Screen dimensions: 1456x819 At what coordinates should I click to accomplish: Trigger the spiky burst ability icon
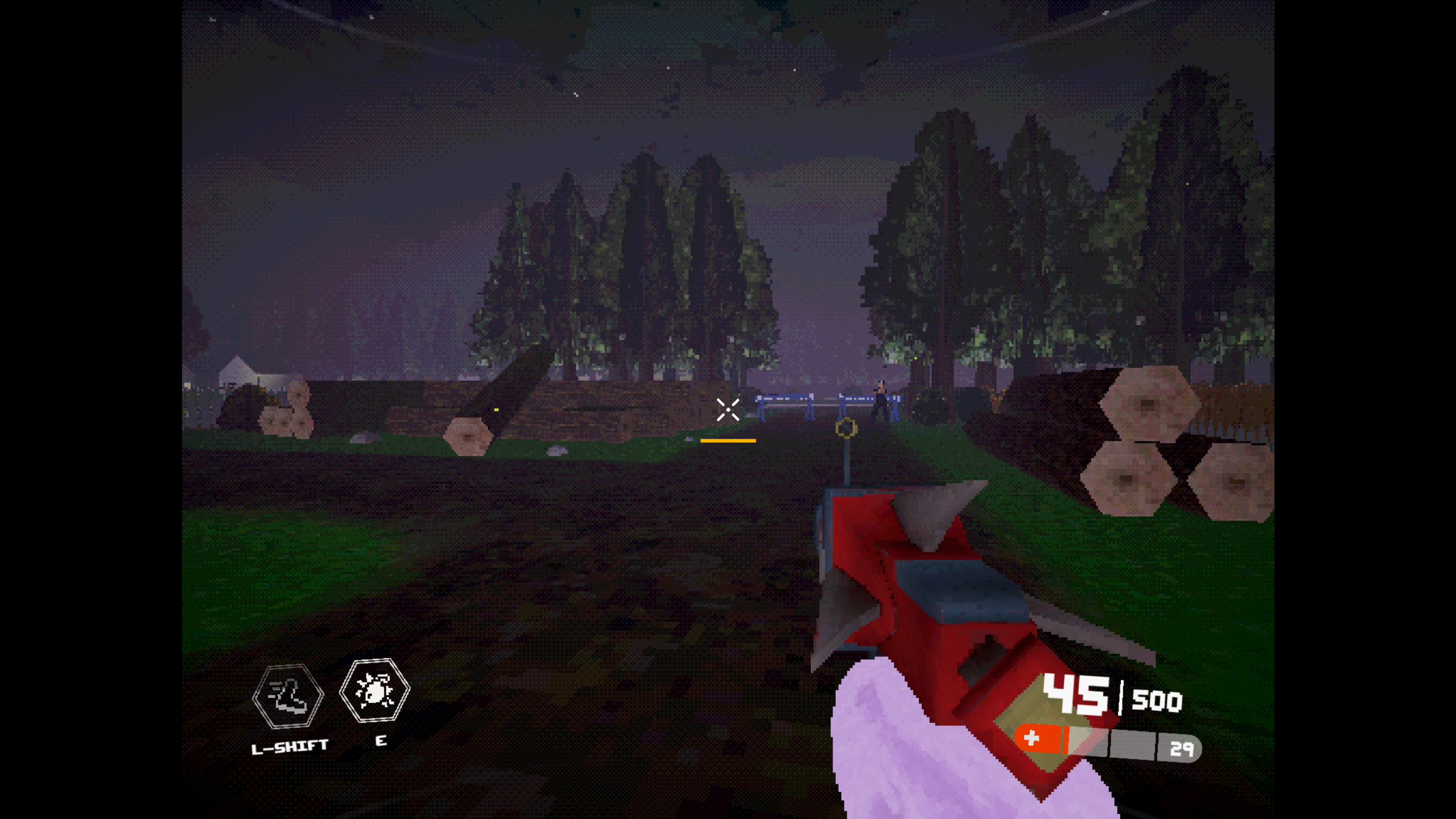374,690
